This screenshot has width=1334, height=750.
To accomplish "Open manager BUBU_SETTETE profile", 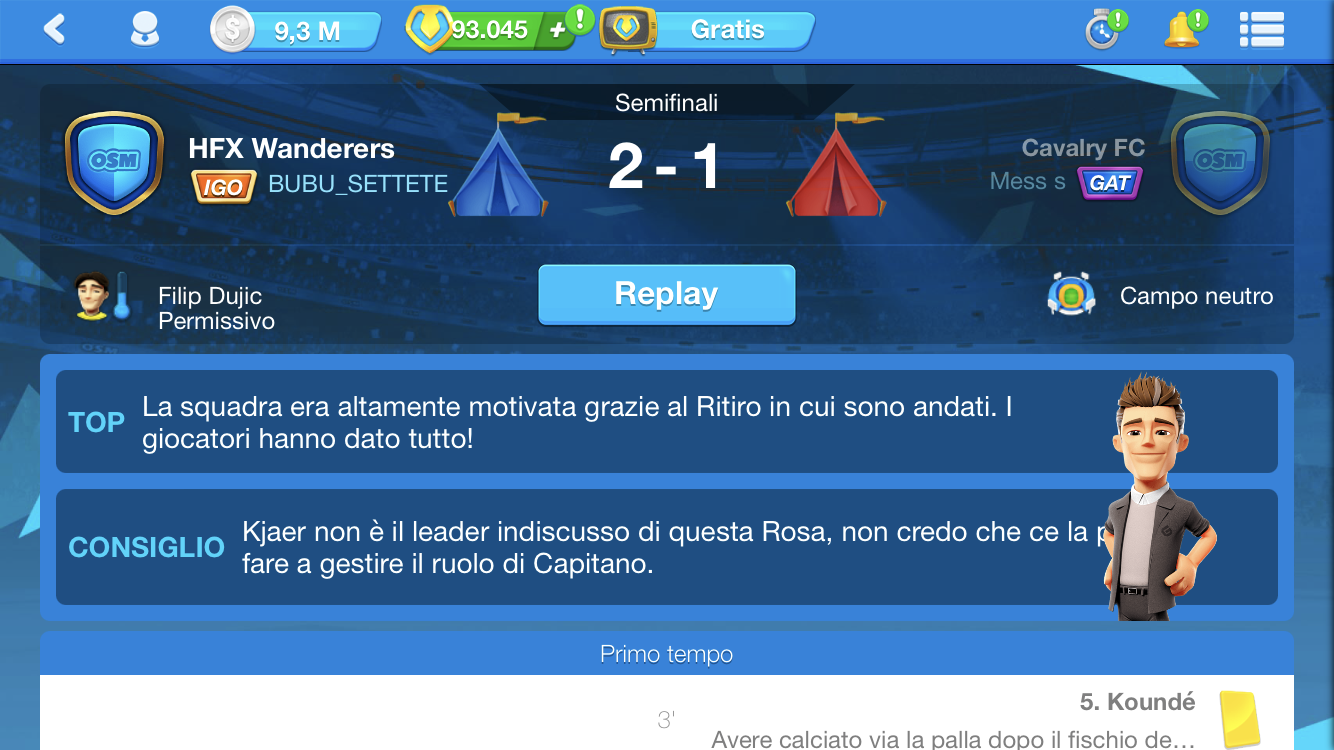I will point(358,184).
